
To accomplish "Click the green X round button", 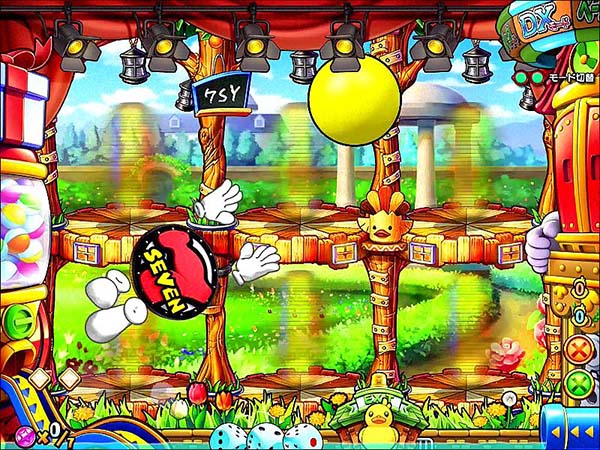I will coord(578,382).
